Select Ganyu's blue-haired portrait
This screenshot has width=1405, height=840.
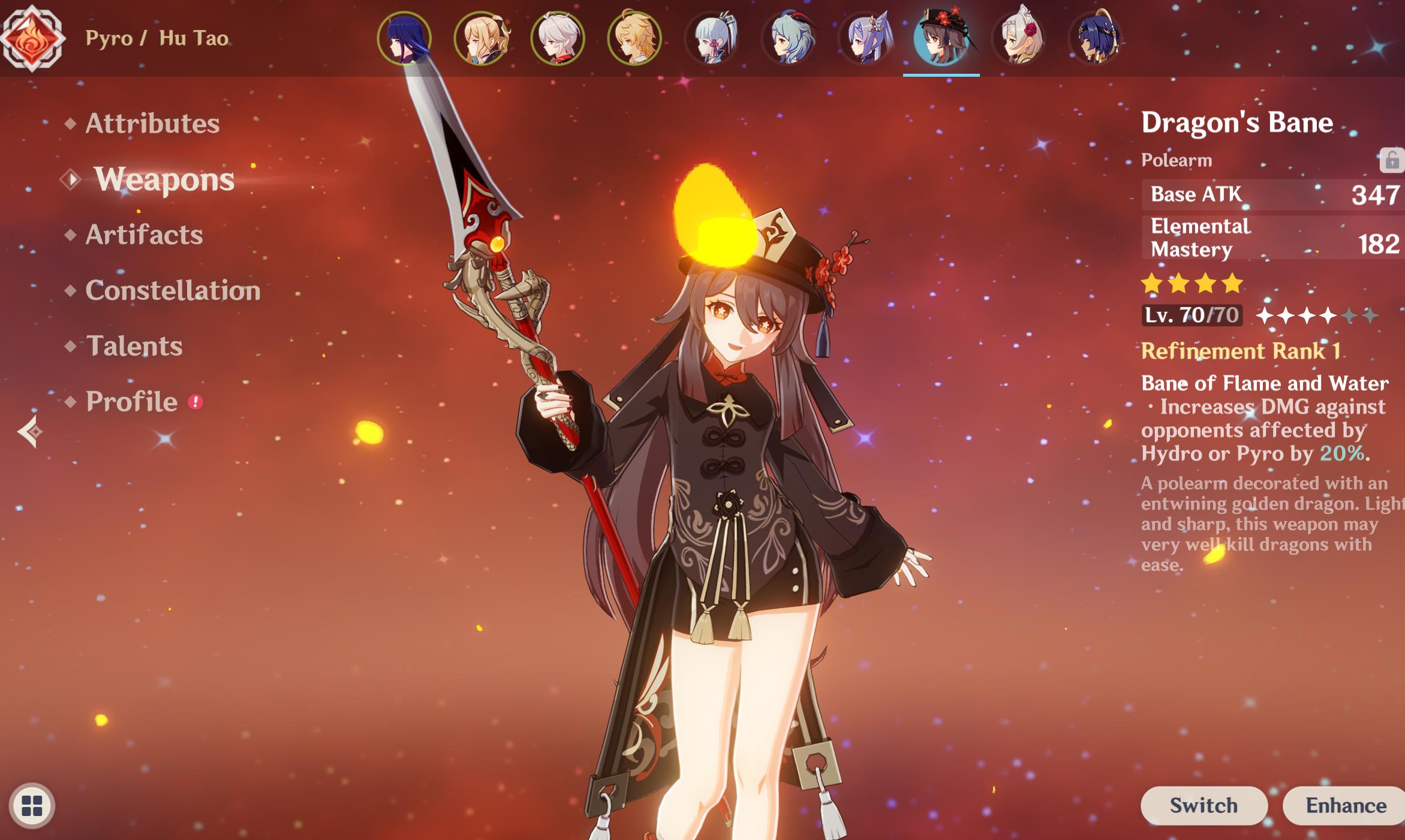pyautogui.click(x=788, y=38)
